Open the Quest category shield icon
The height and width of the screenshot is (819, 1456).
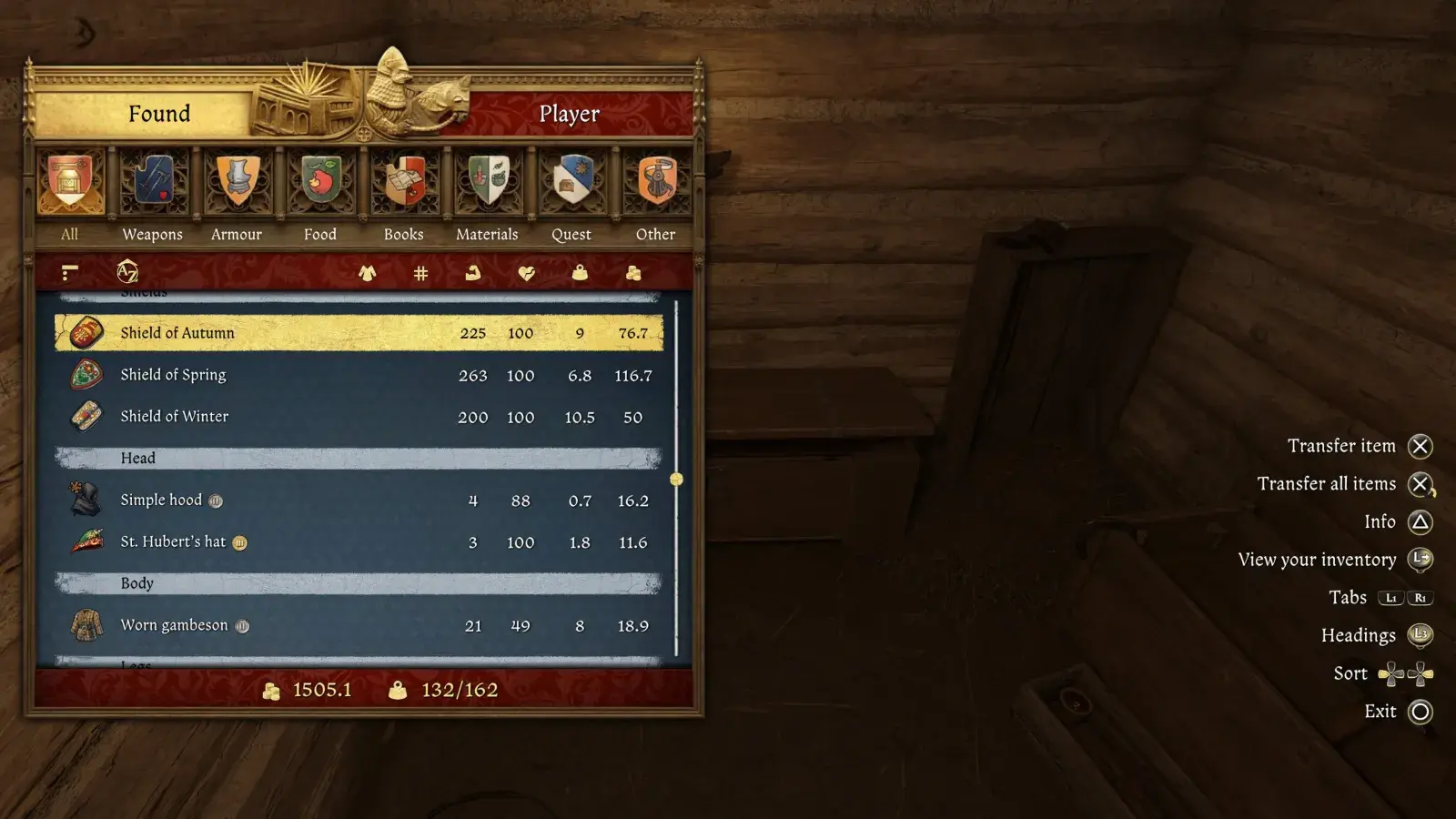click(x=571, y=182)
